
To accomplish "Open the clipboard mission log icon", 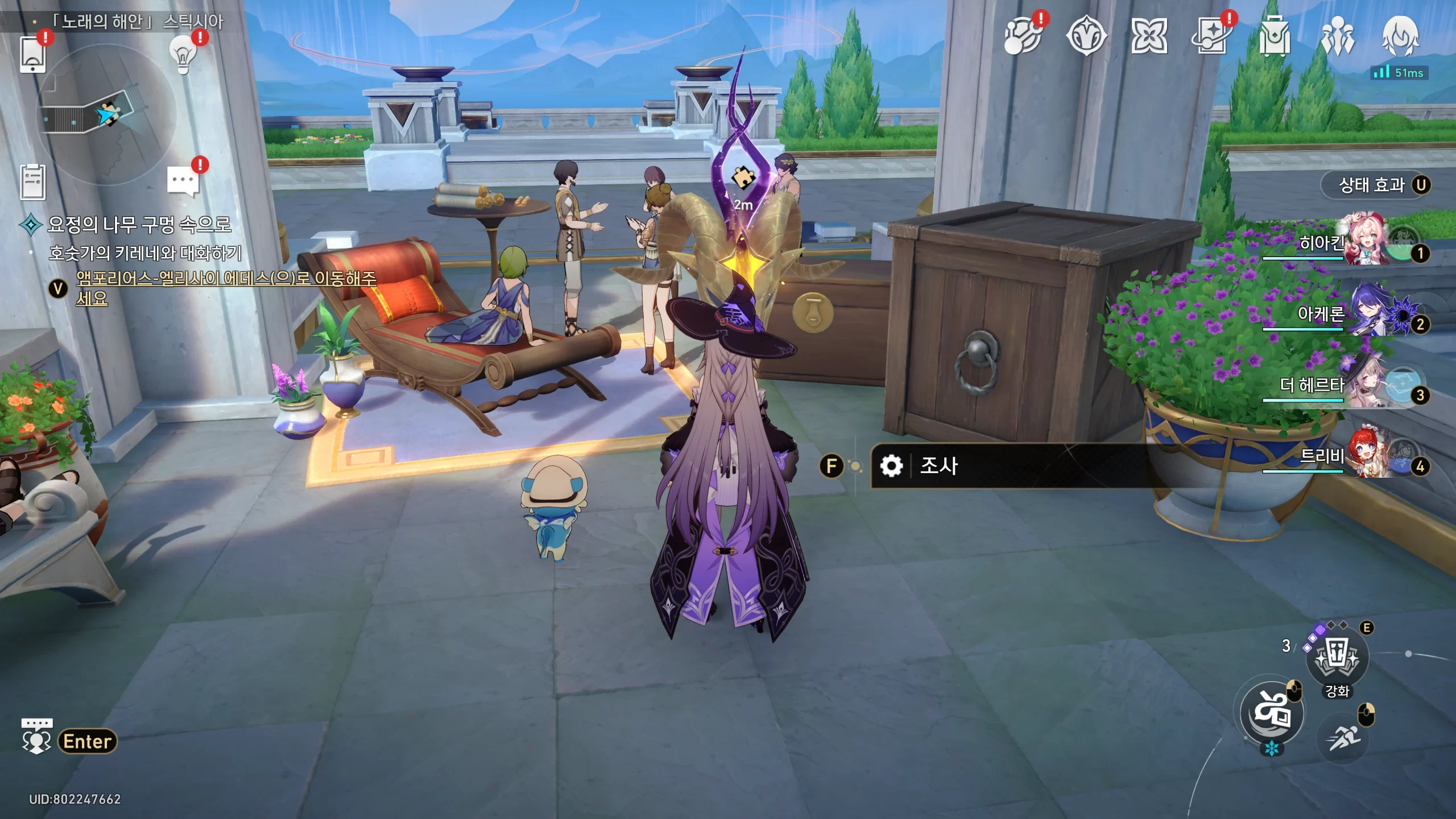I will pos(32,182).
